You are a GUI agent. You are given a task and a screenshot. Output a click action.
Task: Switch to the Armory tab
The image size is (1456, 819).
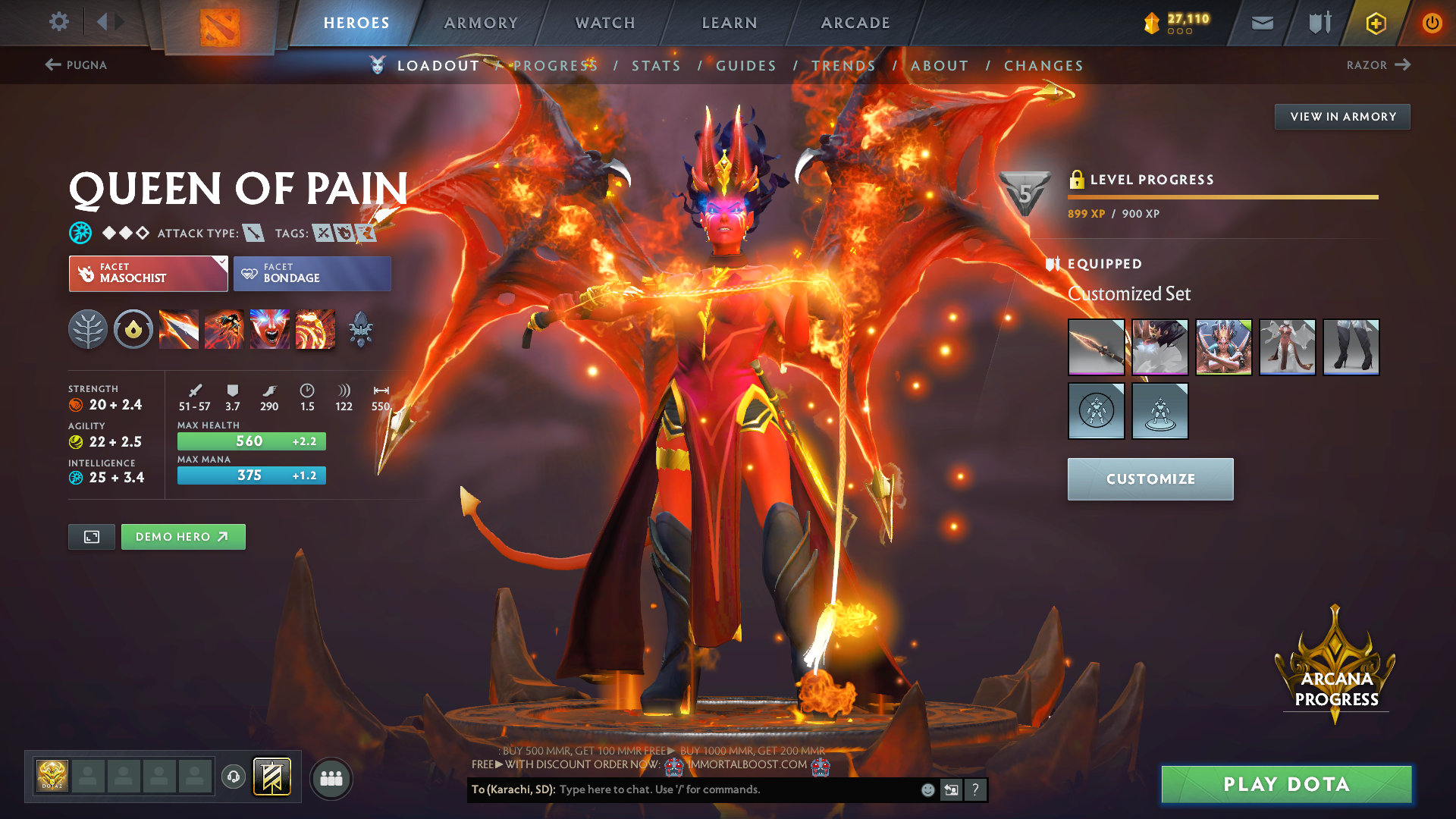click(x=481, y=23)
